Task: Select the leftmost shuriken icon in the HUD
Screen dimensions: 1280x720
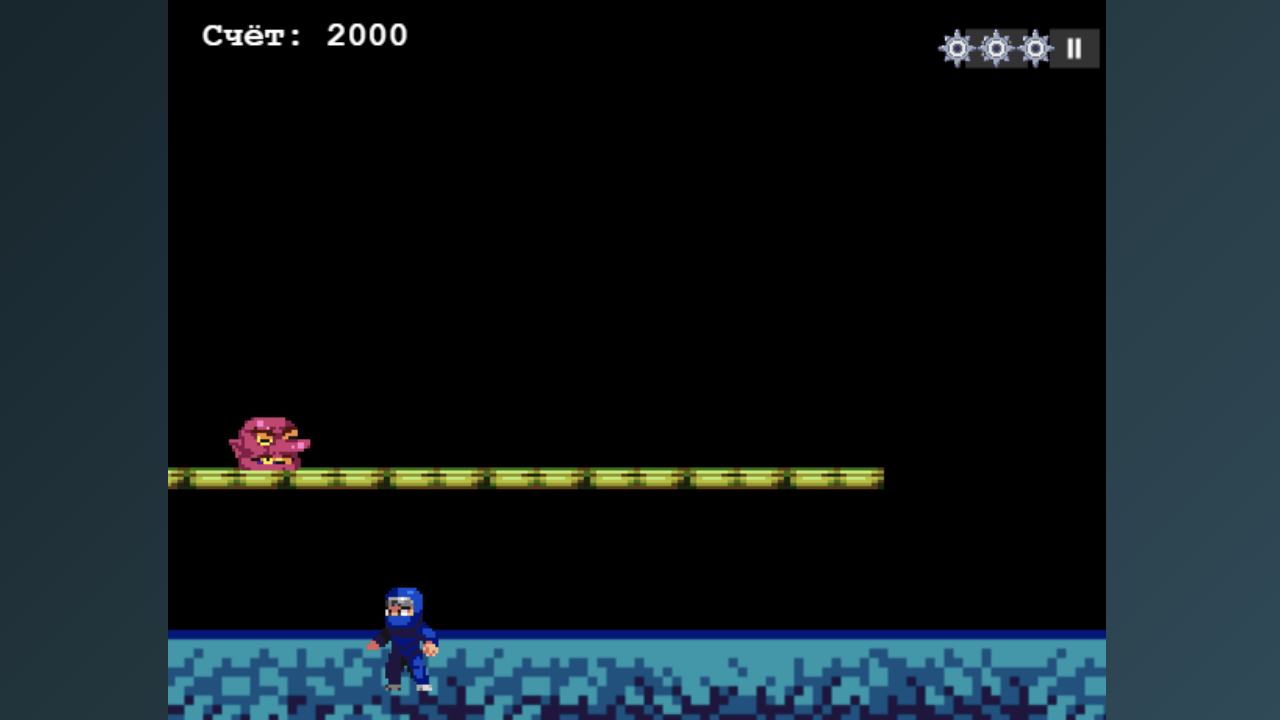Action: 957,48
